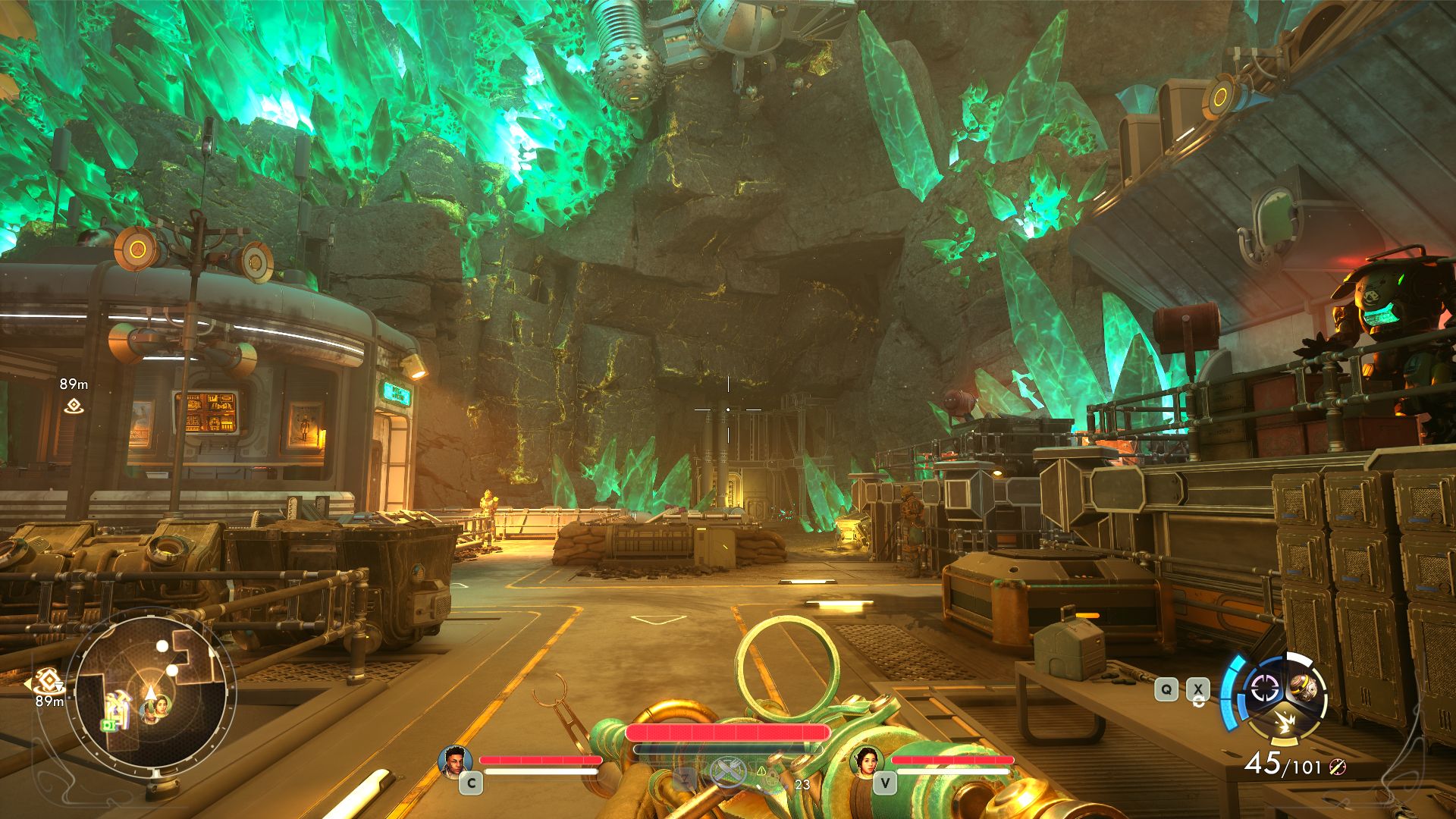Select the male companion portrait
1456x819 pixels.
point(455,761)
